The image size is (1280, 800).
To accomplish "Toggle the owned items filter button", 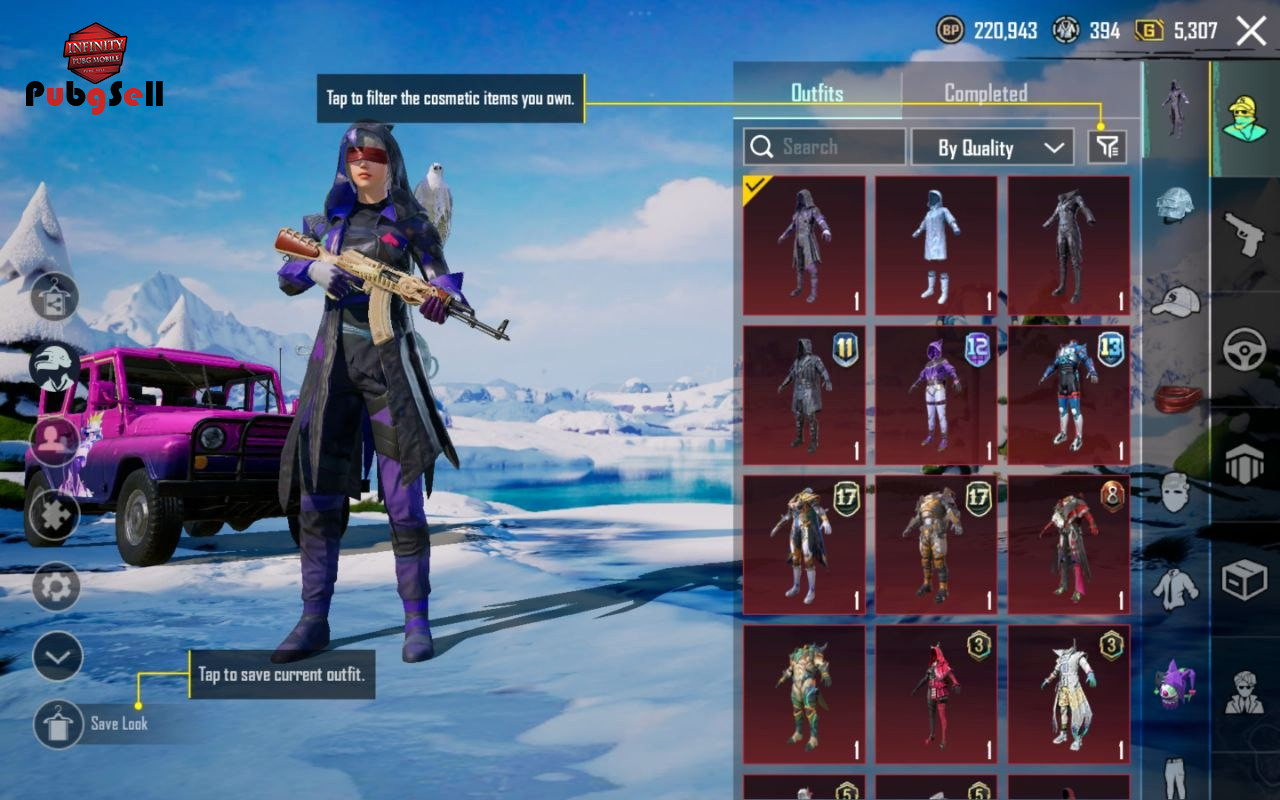I will click(1107, 147).
